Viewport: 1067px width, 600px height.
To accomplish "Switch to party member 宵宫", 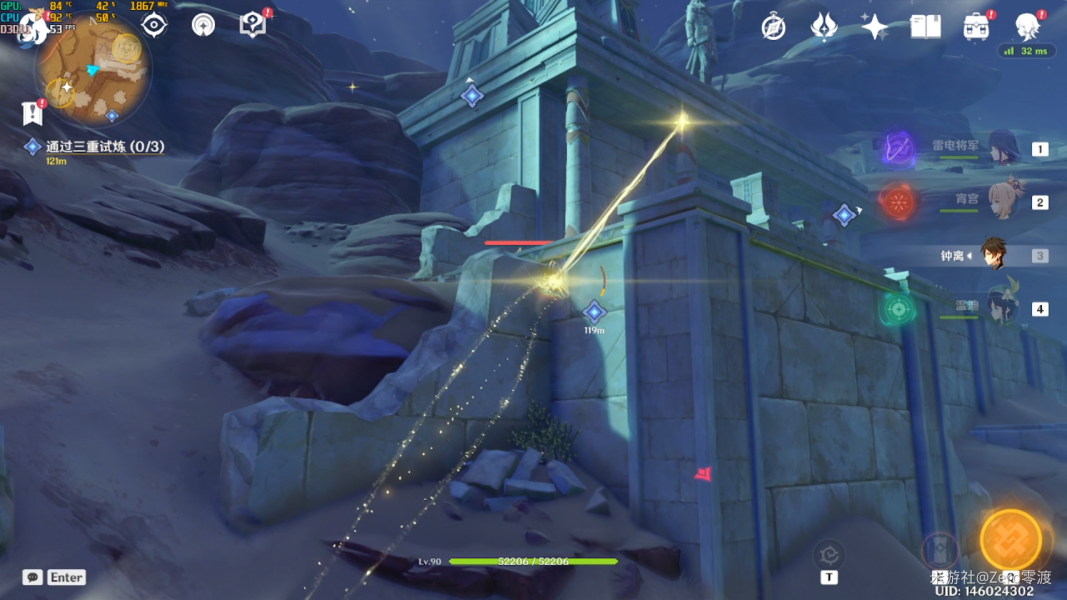I will pos(1000,201).
